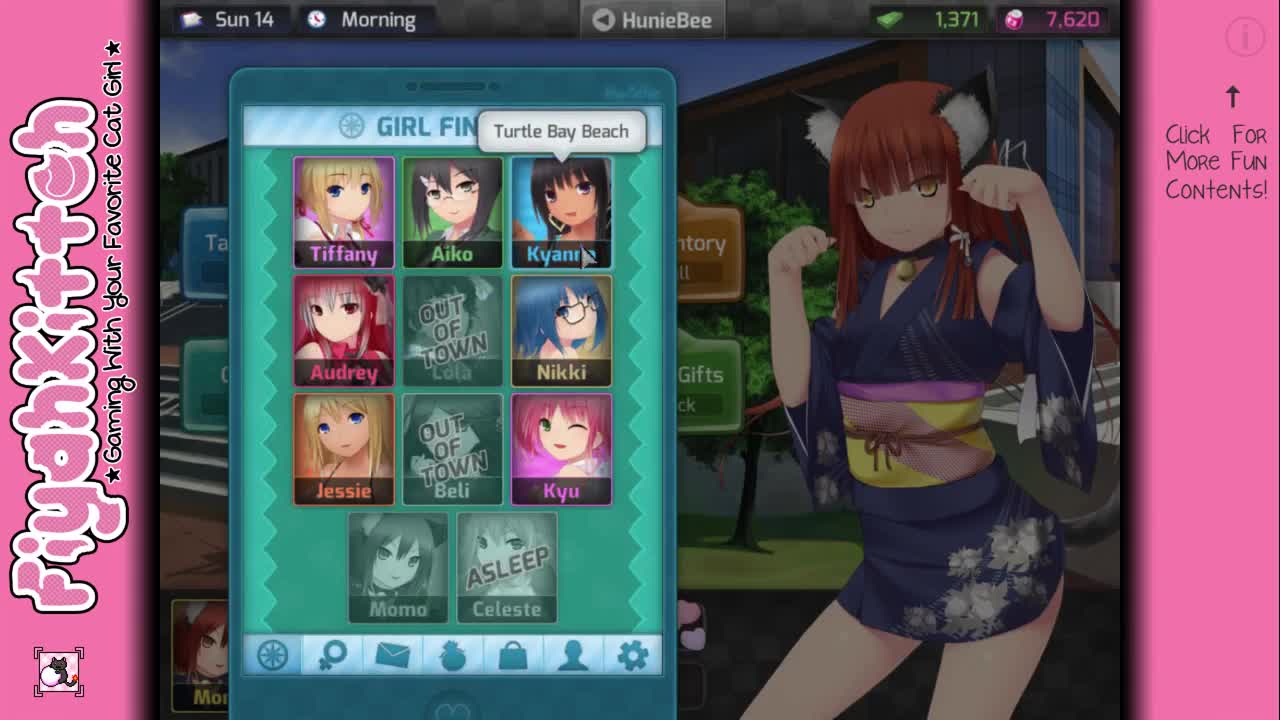The image size is (1280, 720).
Task: Select the asleep Celeste tile
Action: (x=507, y=567)
